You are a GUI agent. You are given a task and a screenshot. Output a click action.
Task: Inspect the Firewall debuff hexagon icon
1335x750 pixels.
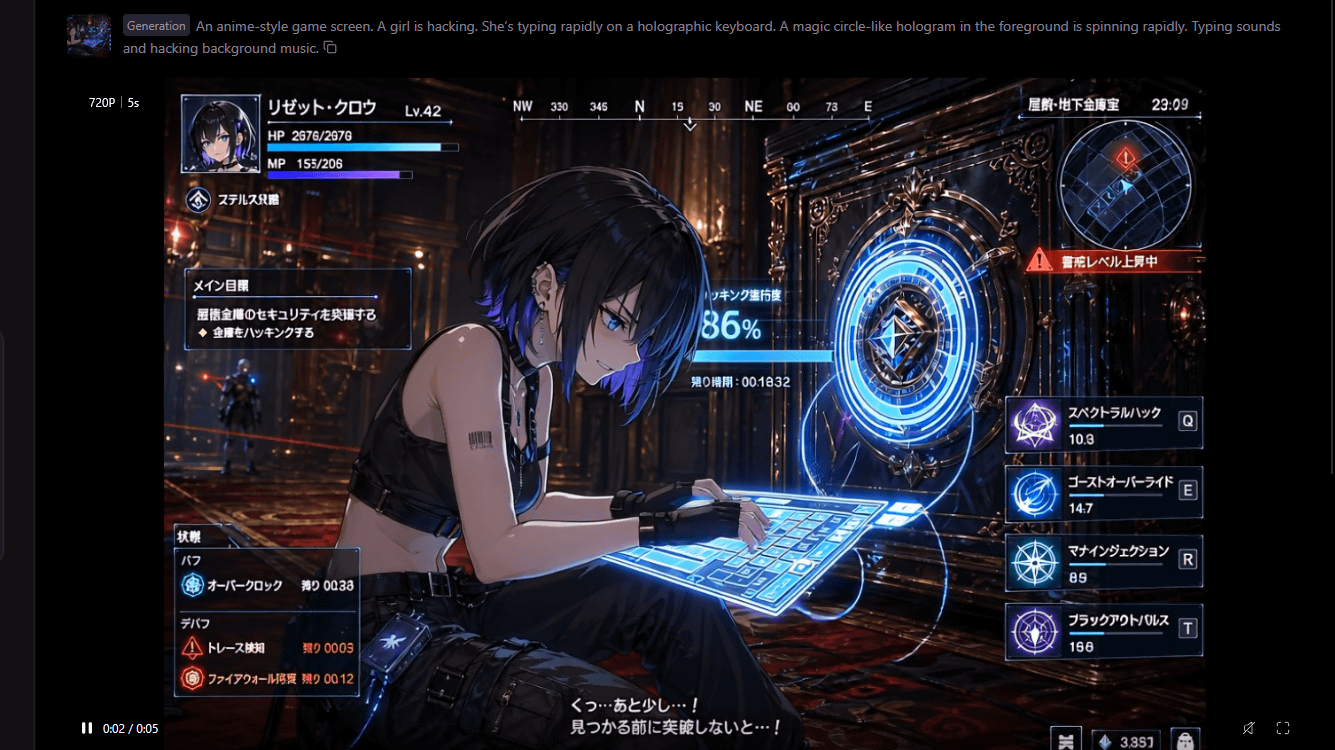pyautogui.click(x=192, y=679)
